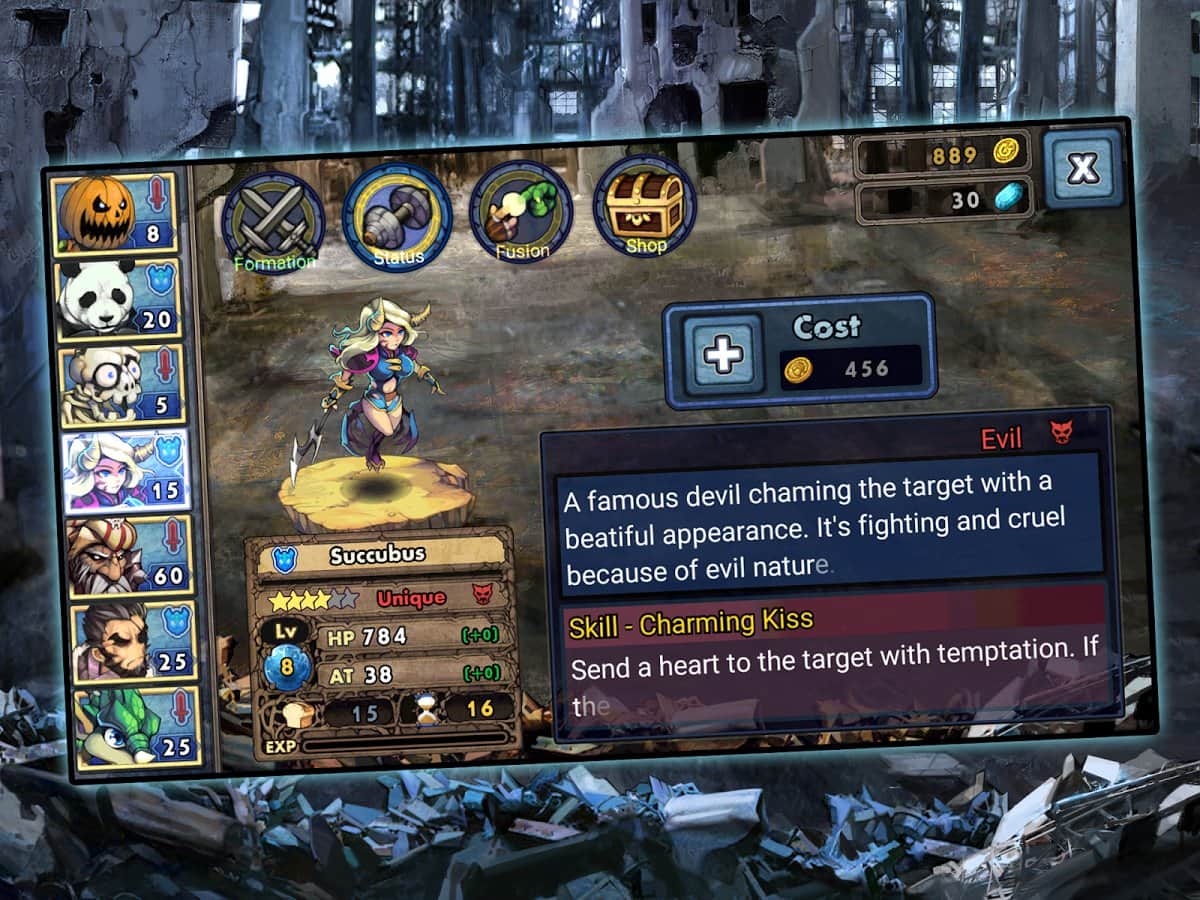
Task: Choose the panda monster portrait
Action: (118, 299)
